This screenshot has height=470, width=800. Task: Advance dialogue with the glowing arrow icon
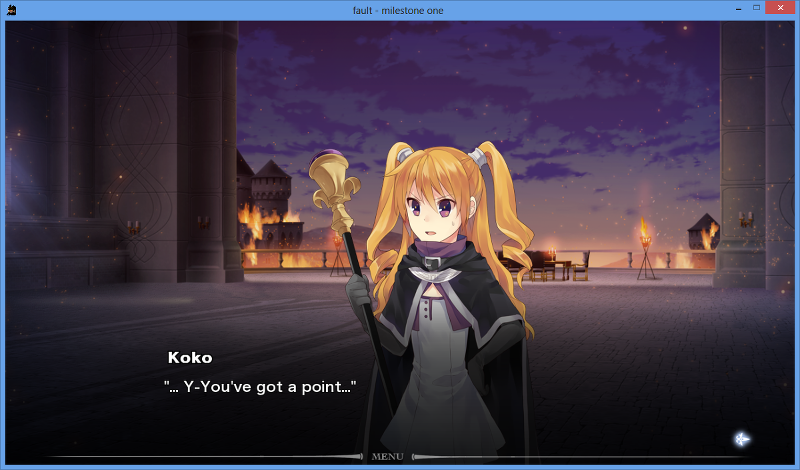[x=741, y=438]
